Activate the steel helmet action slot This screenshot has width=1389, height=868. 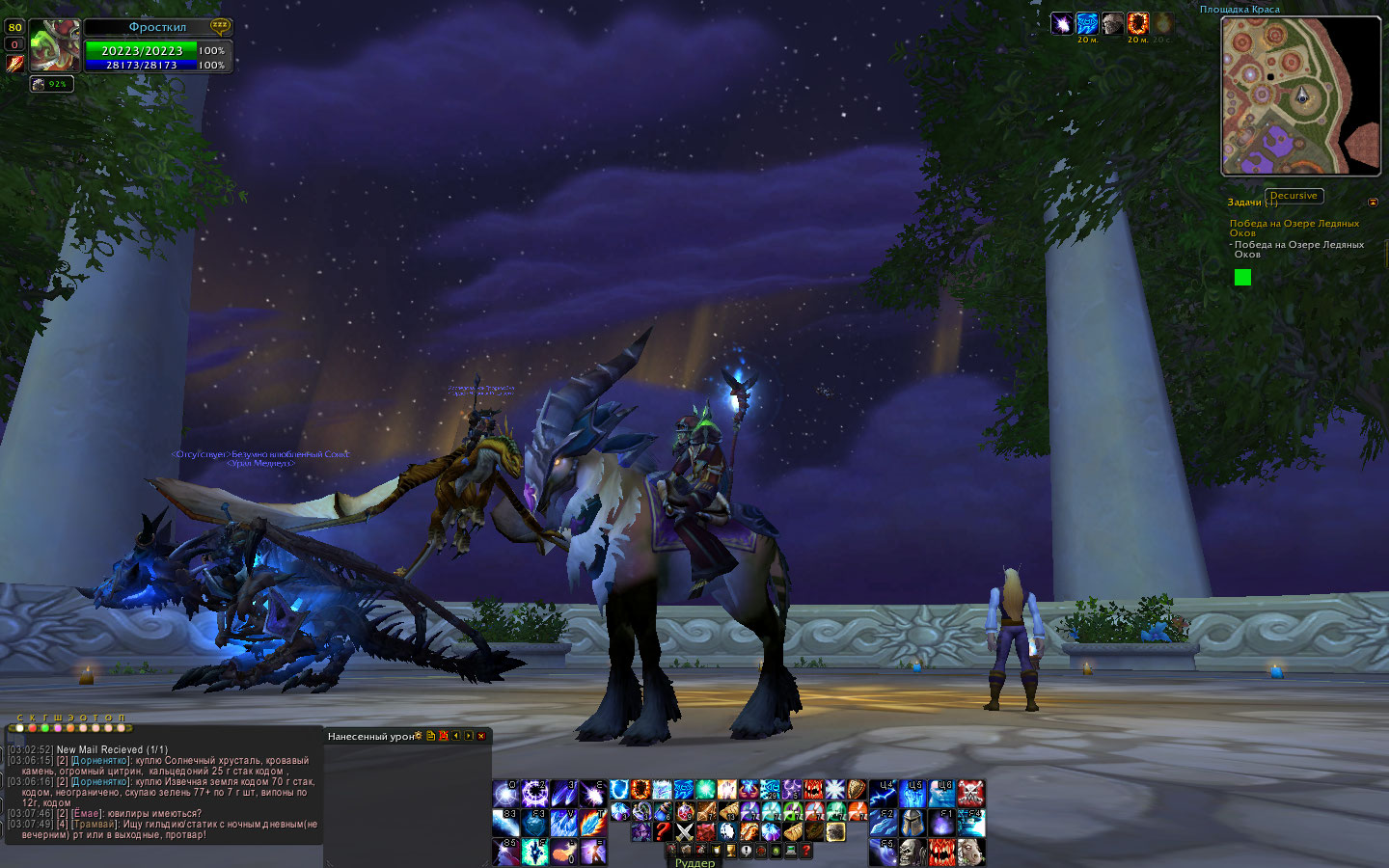click(913, 823)
